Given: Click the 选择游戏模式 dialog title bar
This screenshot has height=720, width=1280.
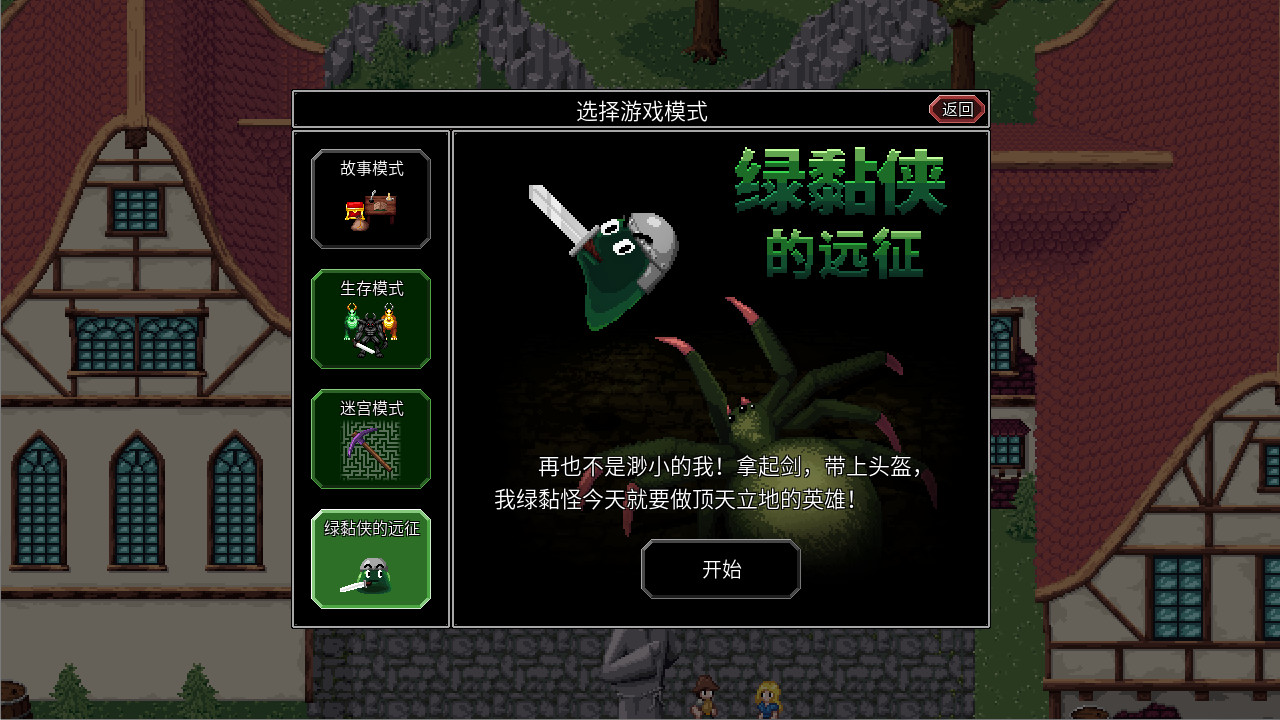Looking at the screenshot, I should click(x=640, y=110).
